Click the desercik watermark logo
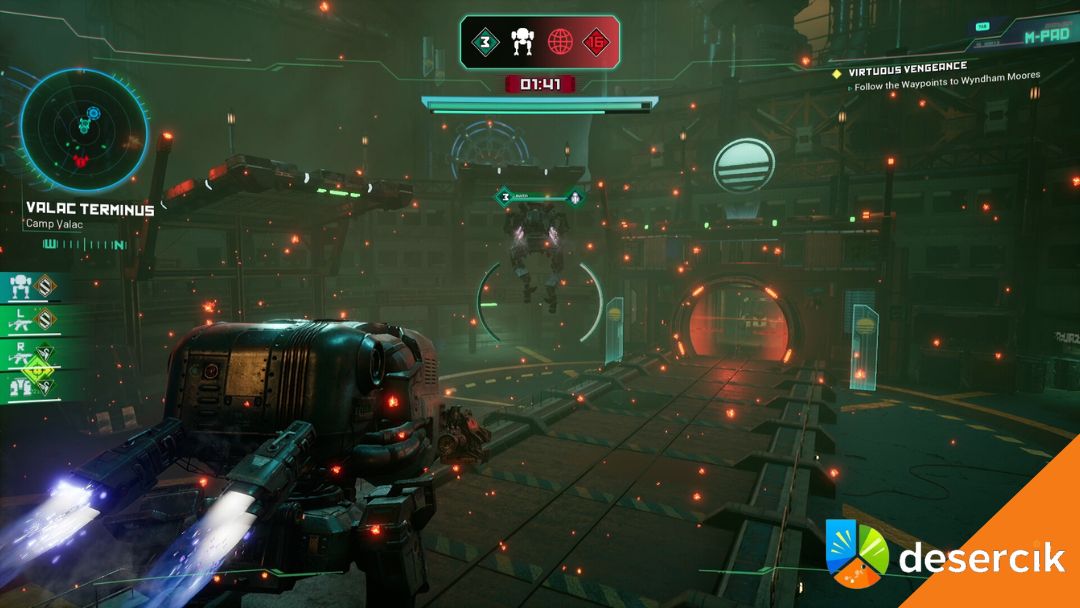 click(x=944, y=558)
